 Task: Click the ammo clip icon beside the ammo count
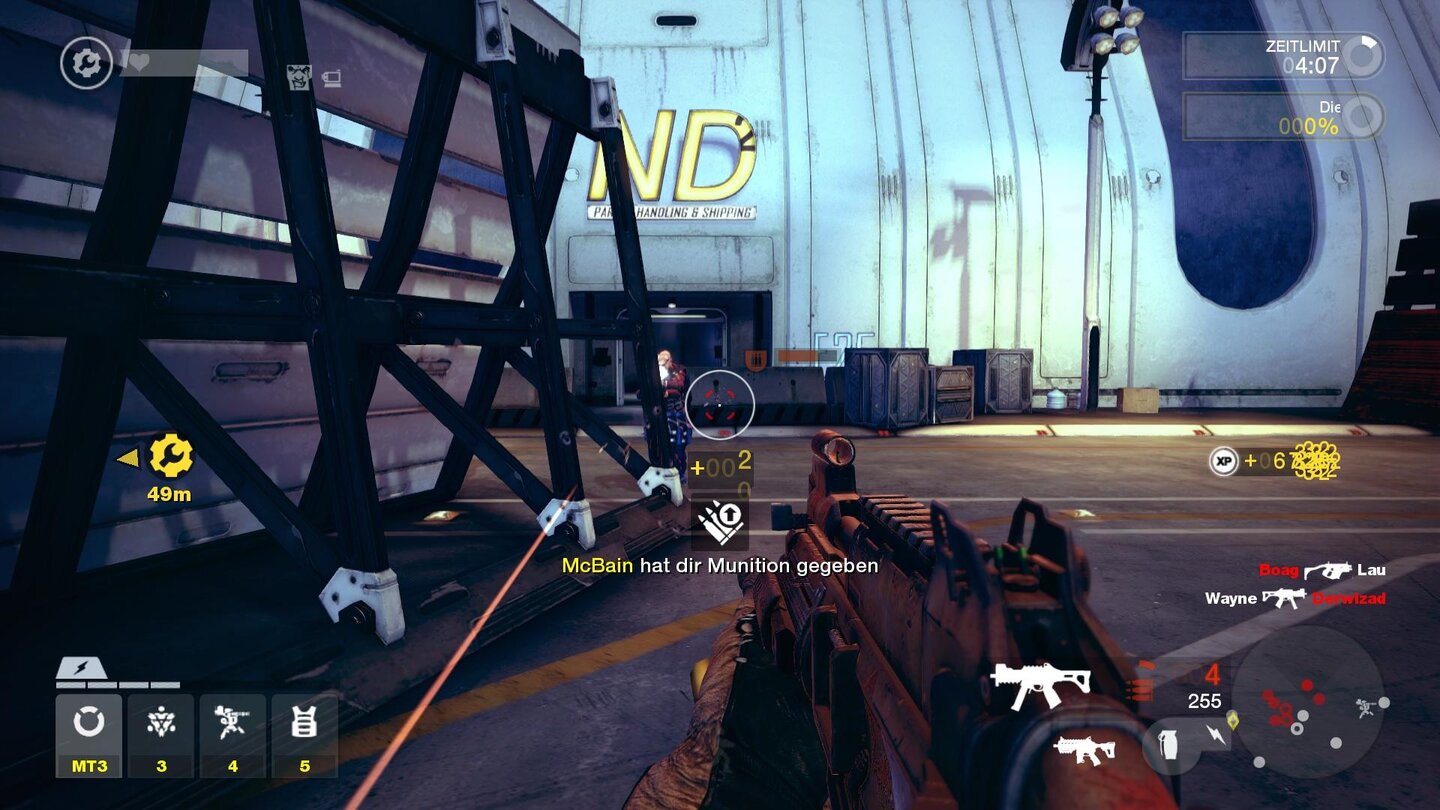point(1140,685)
